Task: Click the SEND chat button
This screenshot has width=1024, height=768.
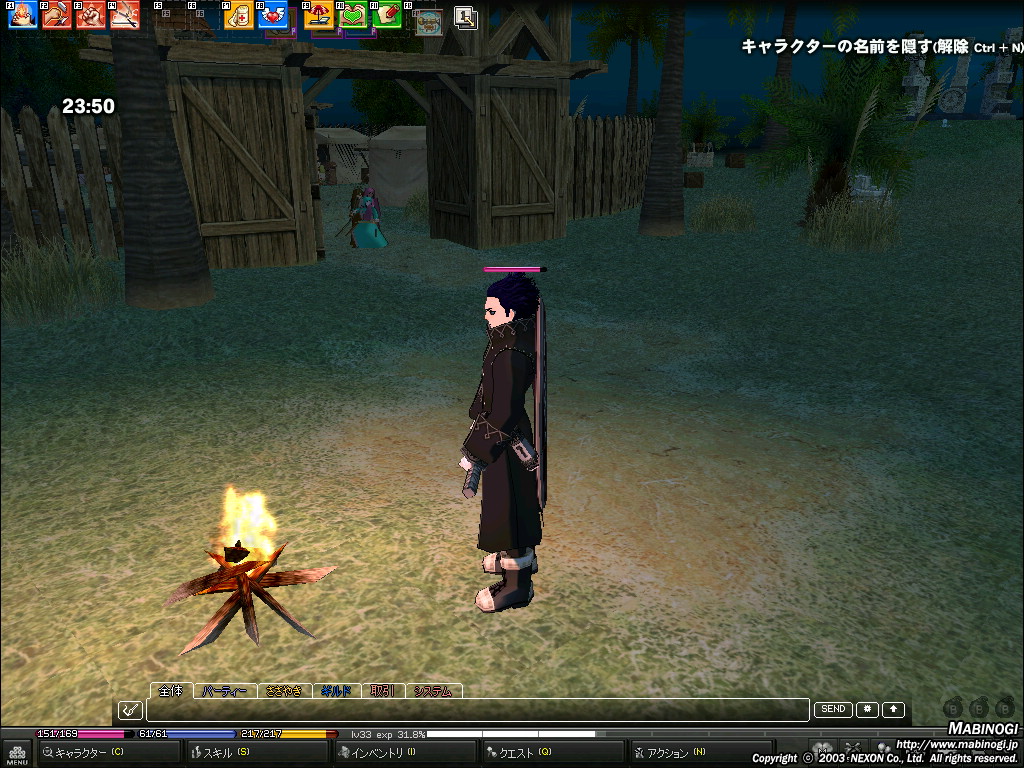Action: 832,709
